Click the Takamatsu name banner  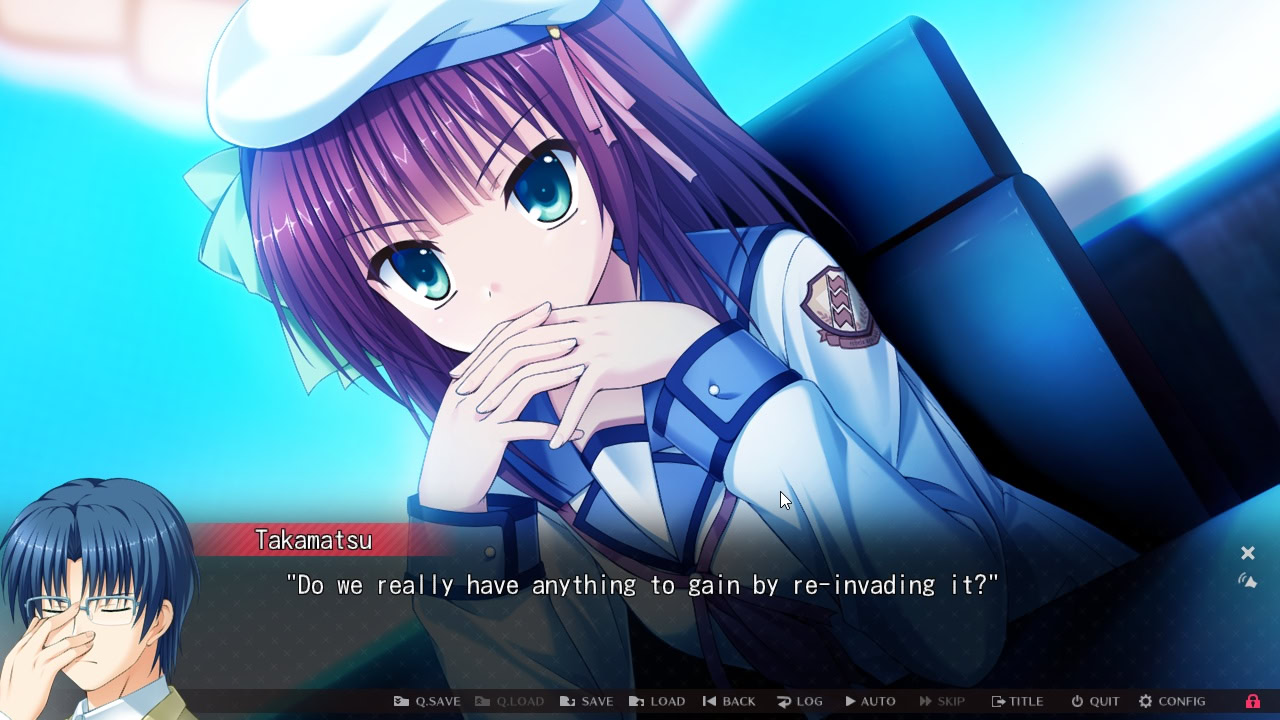(x=313, y=540)
